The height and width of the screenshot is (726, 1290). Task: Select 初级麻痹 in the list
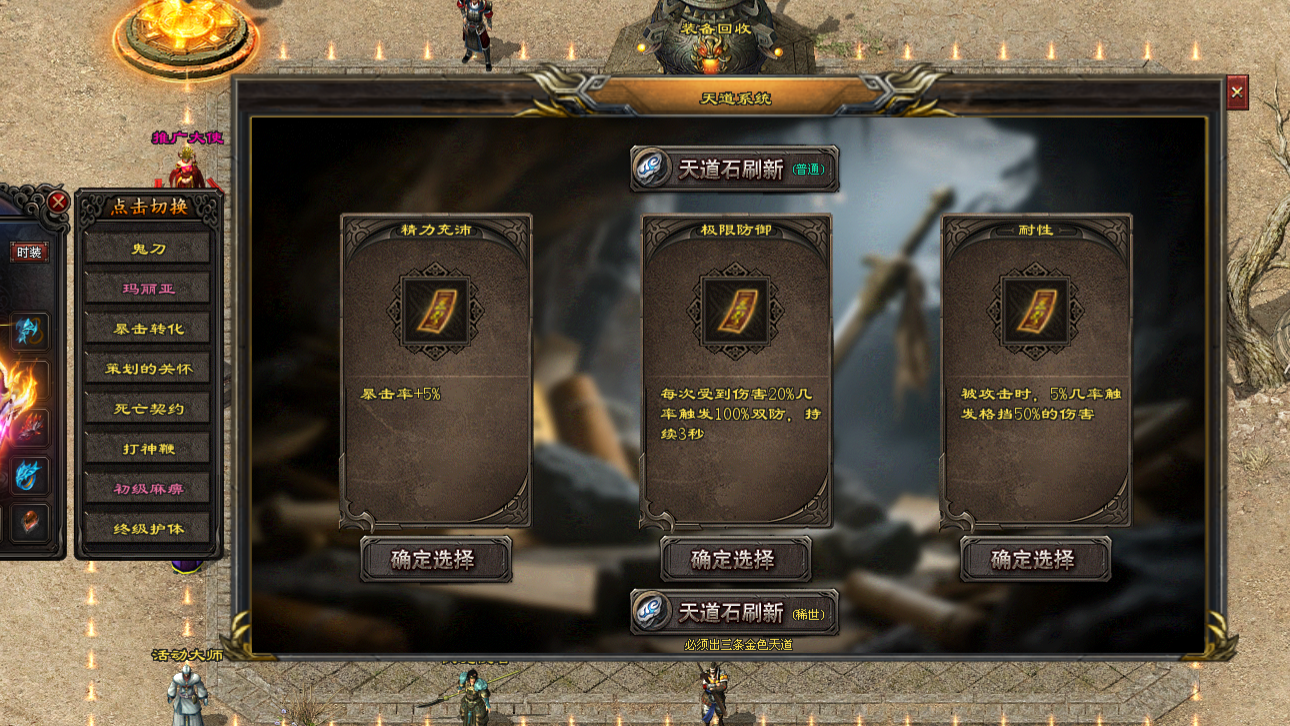(147, 488)
